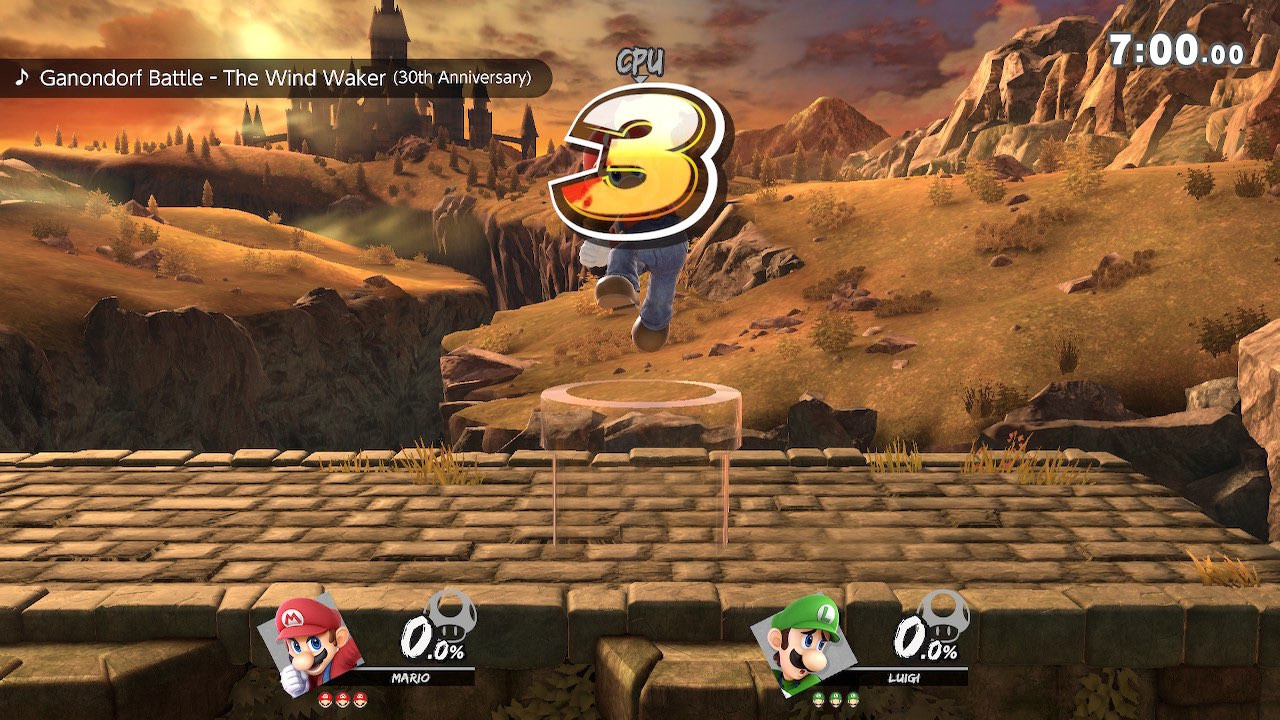The image size is (1280, 720).
Task: Click the music note icon before the song title
Action: tap(23, 77)
